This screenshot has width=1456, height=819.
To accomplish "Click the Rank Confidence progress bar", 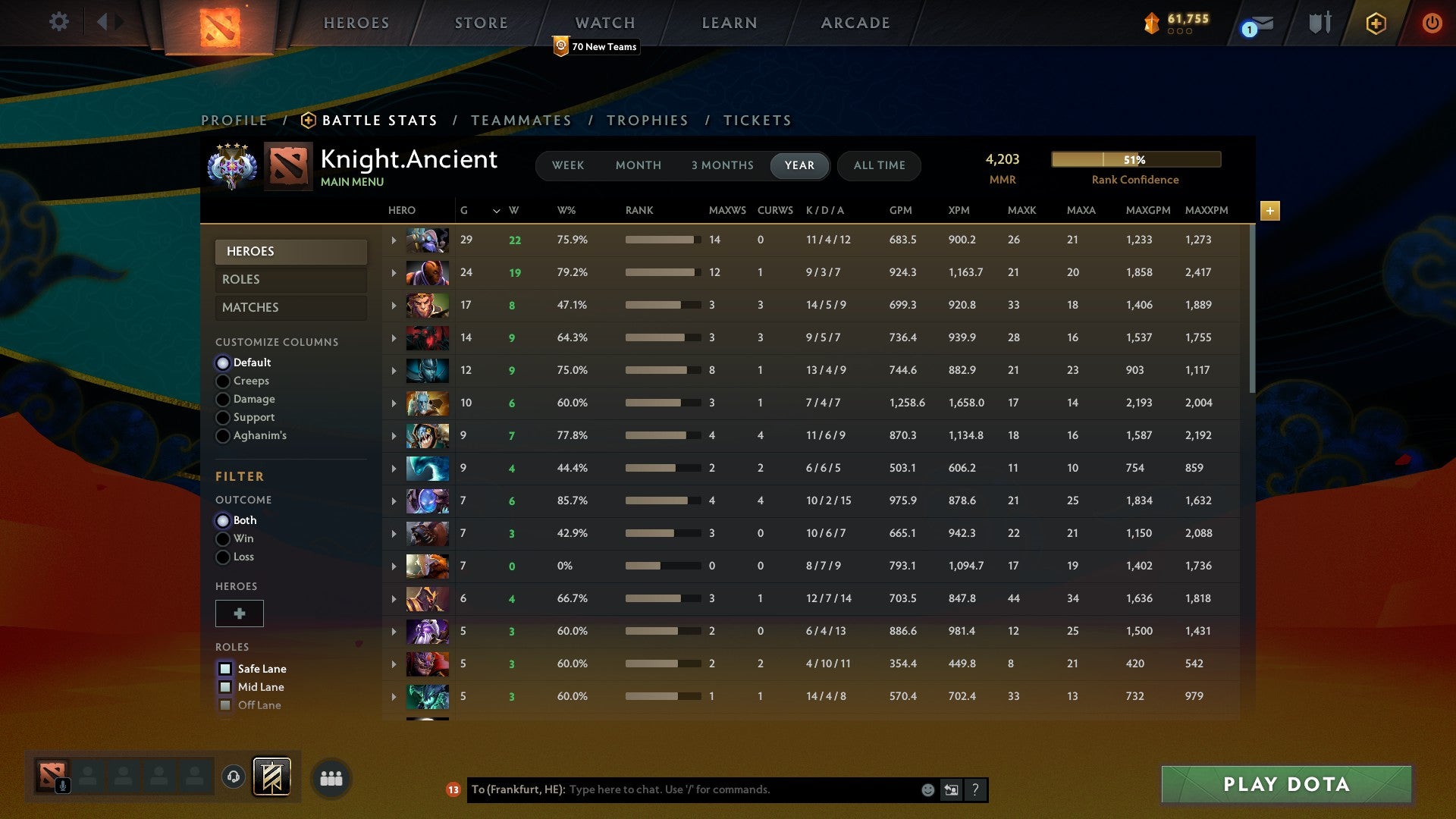I will 1135,159.
